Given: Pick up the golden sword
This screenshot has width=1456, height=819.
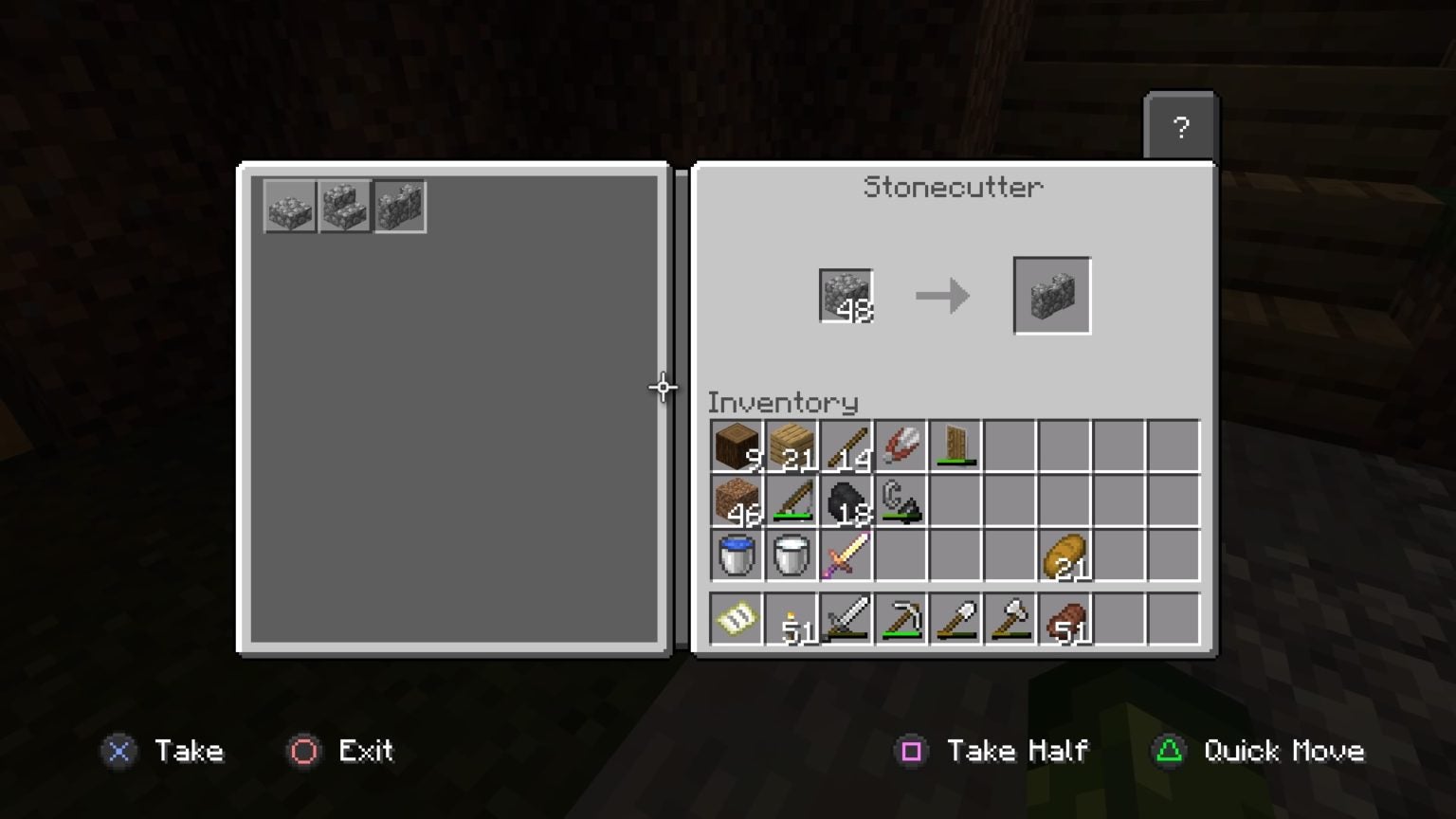Looking at the screenshot, I should pos(846,555).
